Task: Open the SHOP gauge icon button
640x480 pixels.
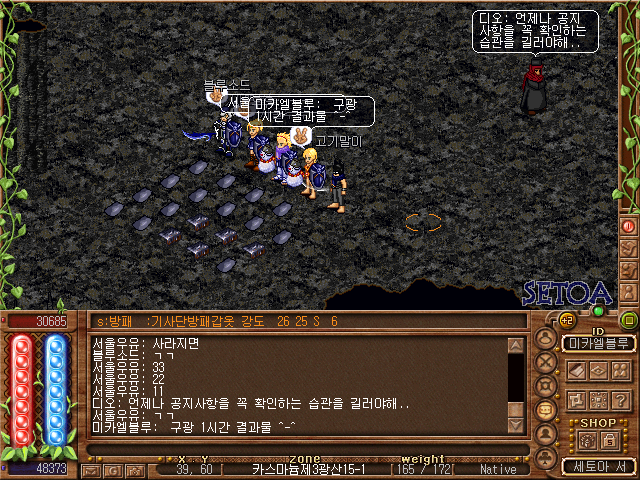Action: [x=586, y=439]
